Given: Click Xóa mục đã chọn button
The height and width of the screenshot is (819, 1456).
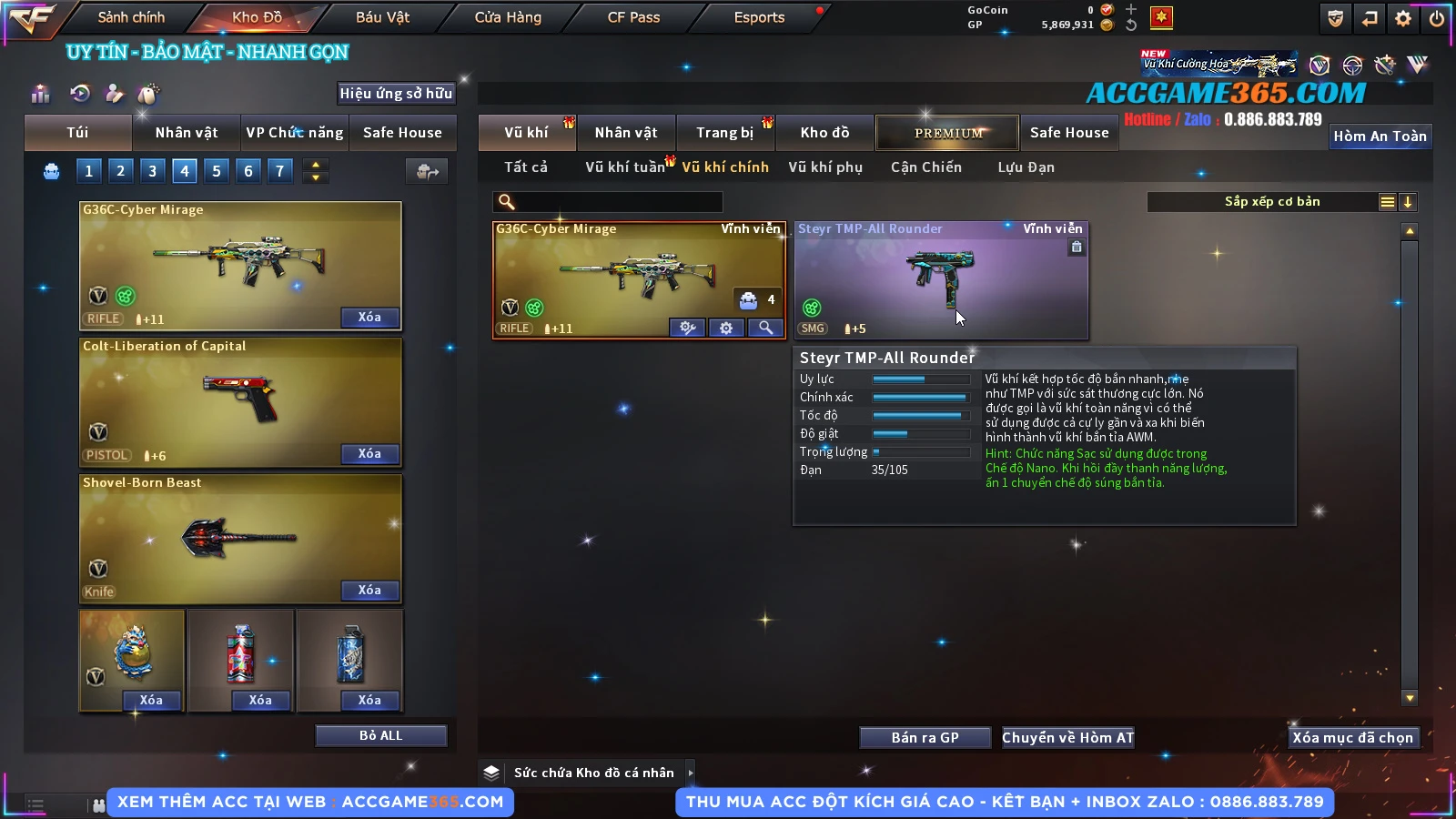Looking at the screenshot, I should 1352,737.
